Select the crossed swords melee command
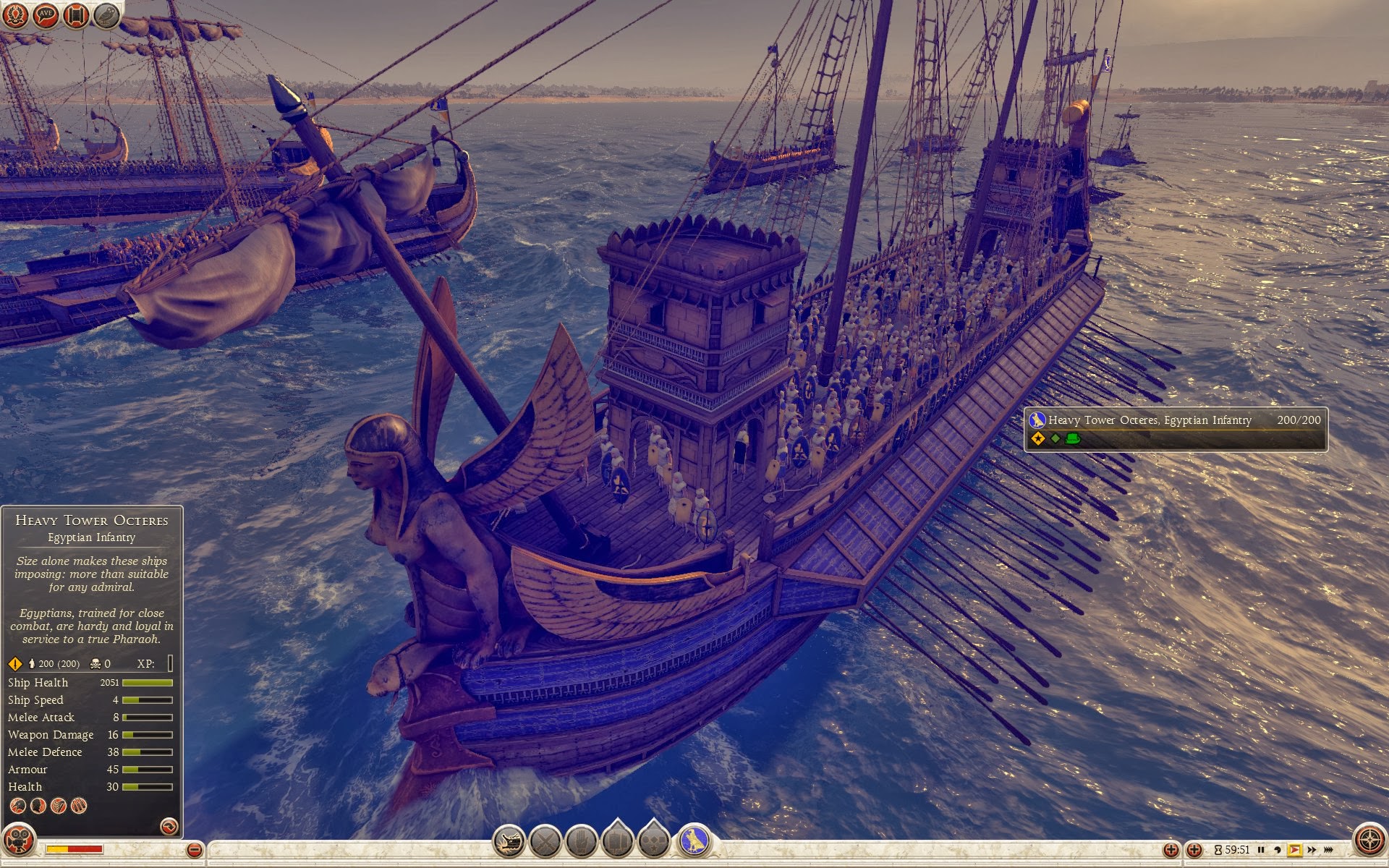This screenshot has width=1389, height=868. (545, 841)
